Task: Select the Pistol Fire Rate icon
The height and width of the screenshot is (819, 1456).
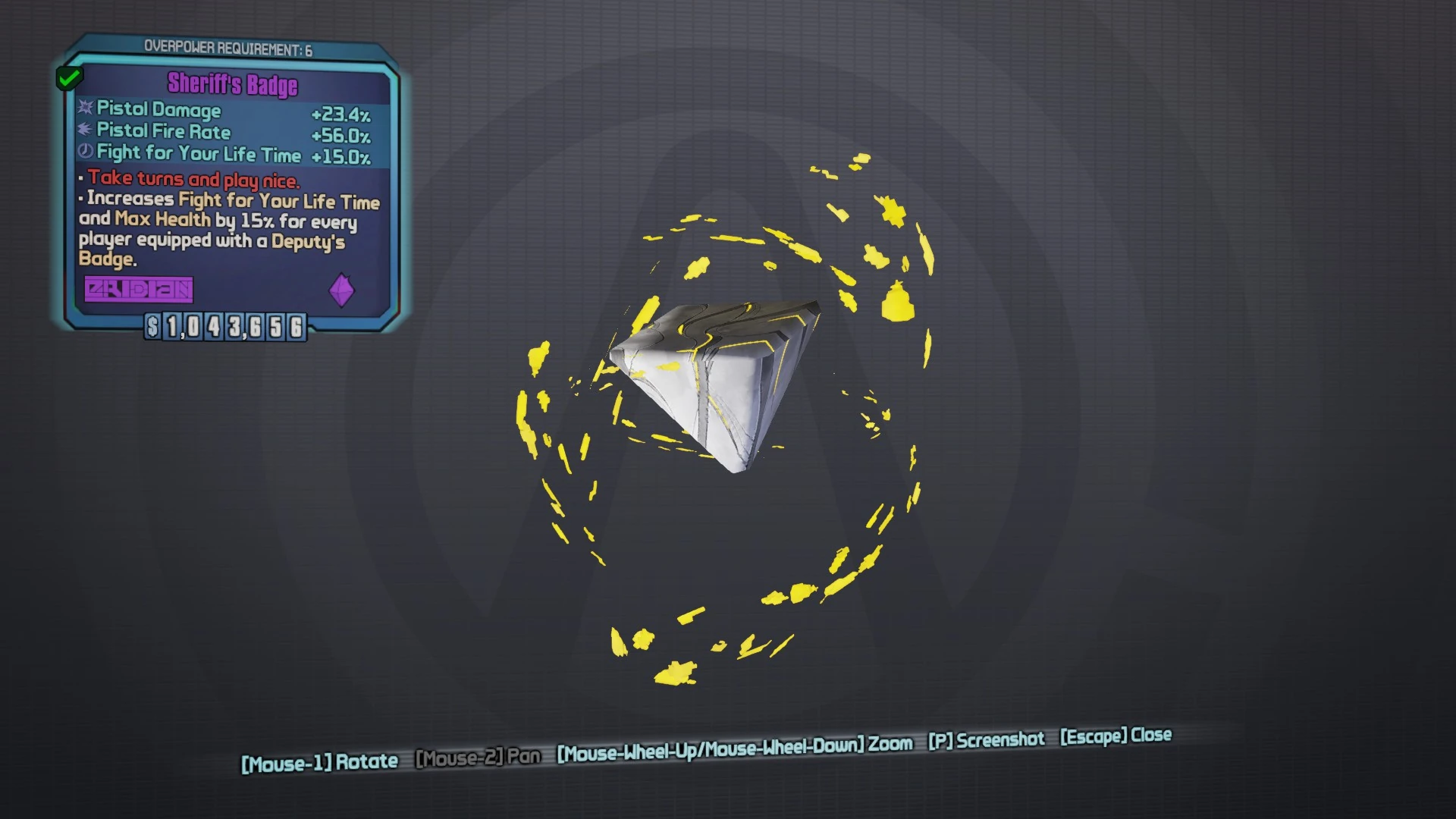Action: tap(83, 130)
